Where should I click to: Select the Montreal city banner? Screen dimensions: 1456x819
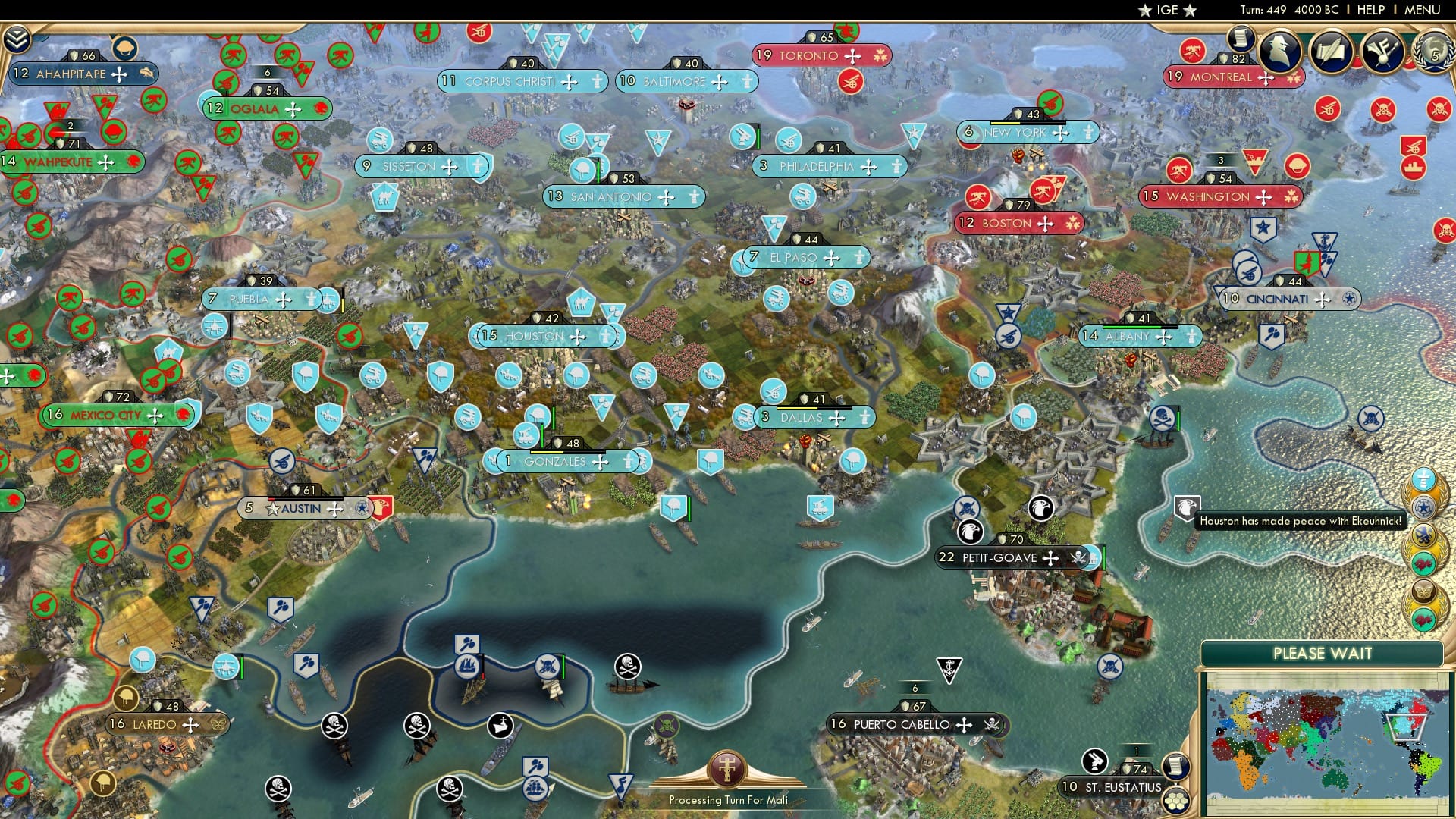click(1225, 76)
